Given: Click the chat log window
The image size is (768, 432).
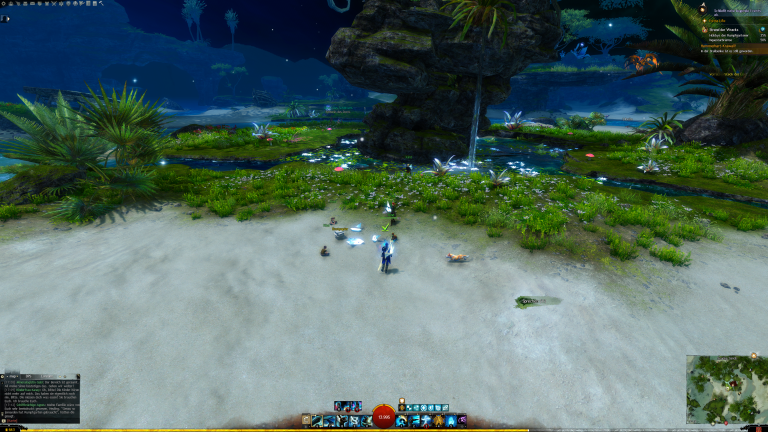Looking at the screenshot, I should [40, 397].
